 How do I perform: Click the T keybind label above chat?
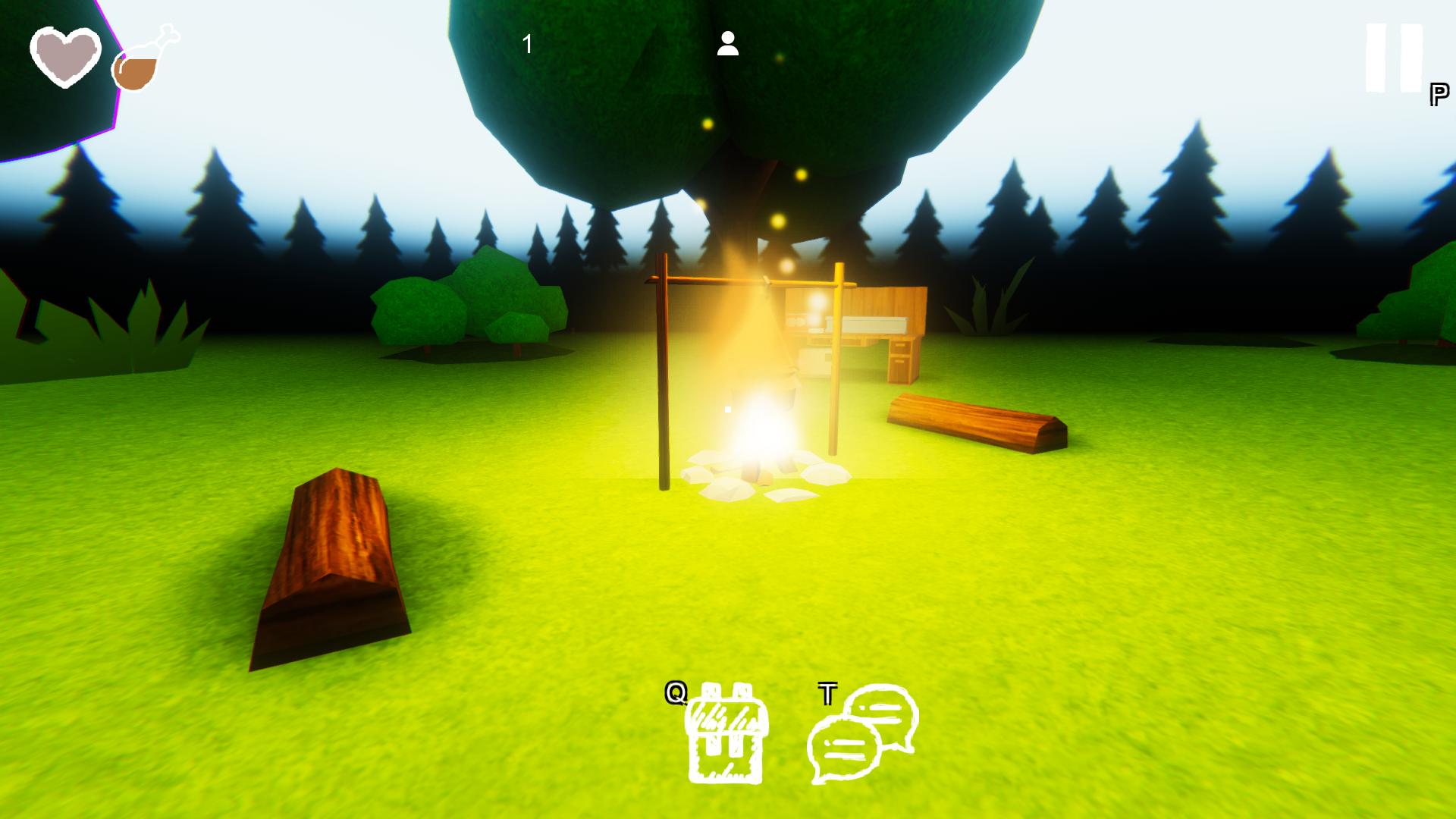point(828,692)
